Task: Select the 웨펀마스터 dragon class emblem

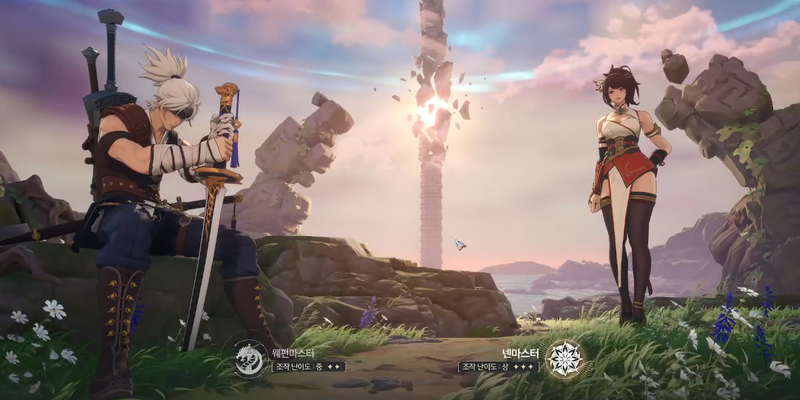Action: [x=251, y=358]
